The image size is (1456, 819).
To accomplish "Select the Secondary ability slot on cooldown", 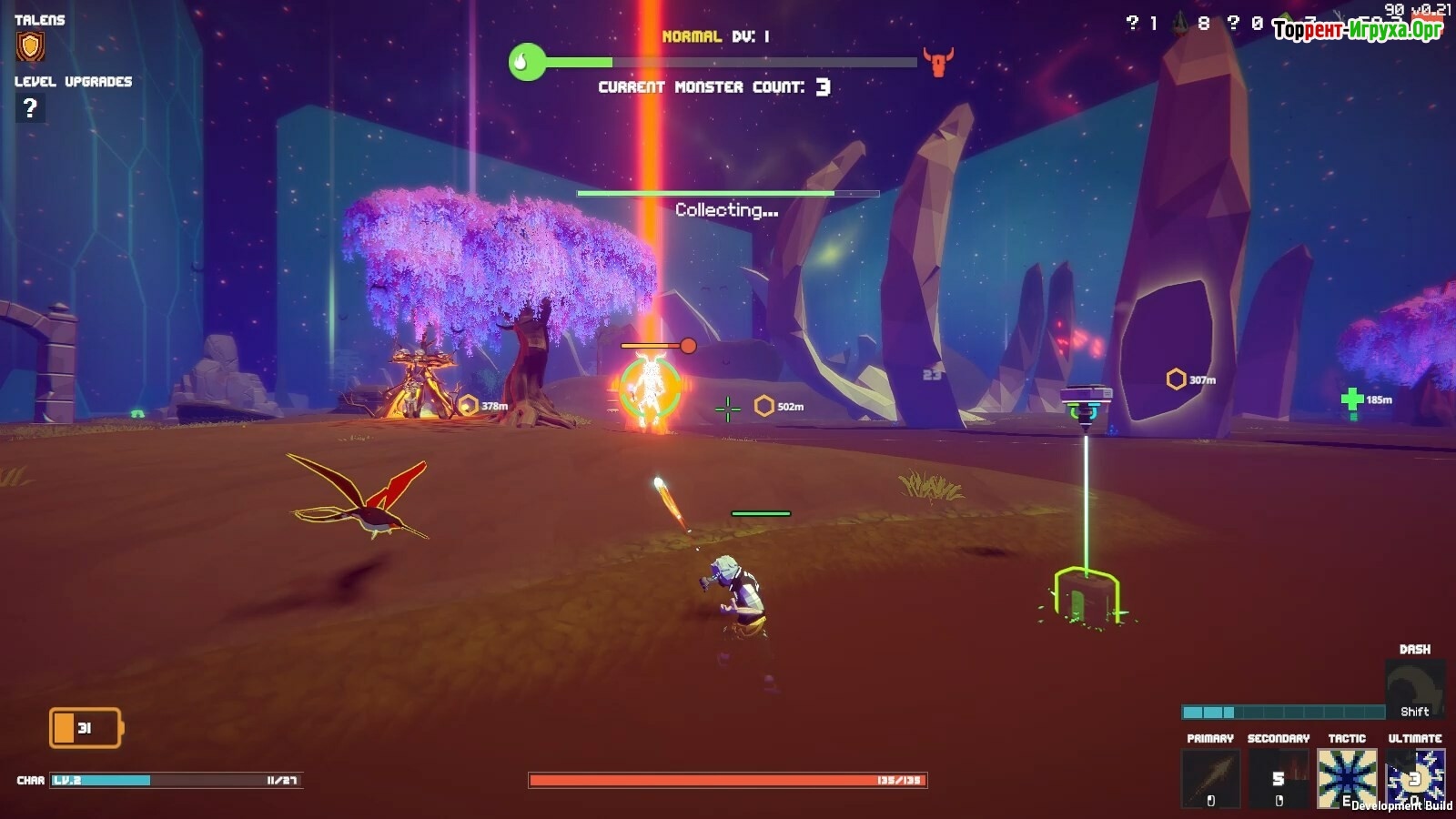I will click(1279, 779).
